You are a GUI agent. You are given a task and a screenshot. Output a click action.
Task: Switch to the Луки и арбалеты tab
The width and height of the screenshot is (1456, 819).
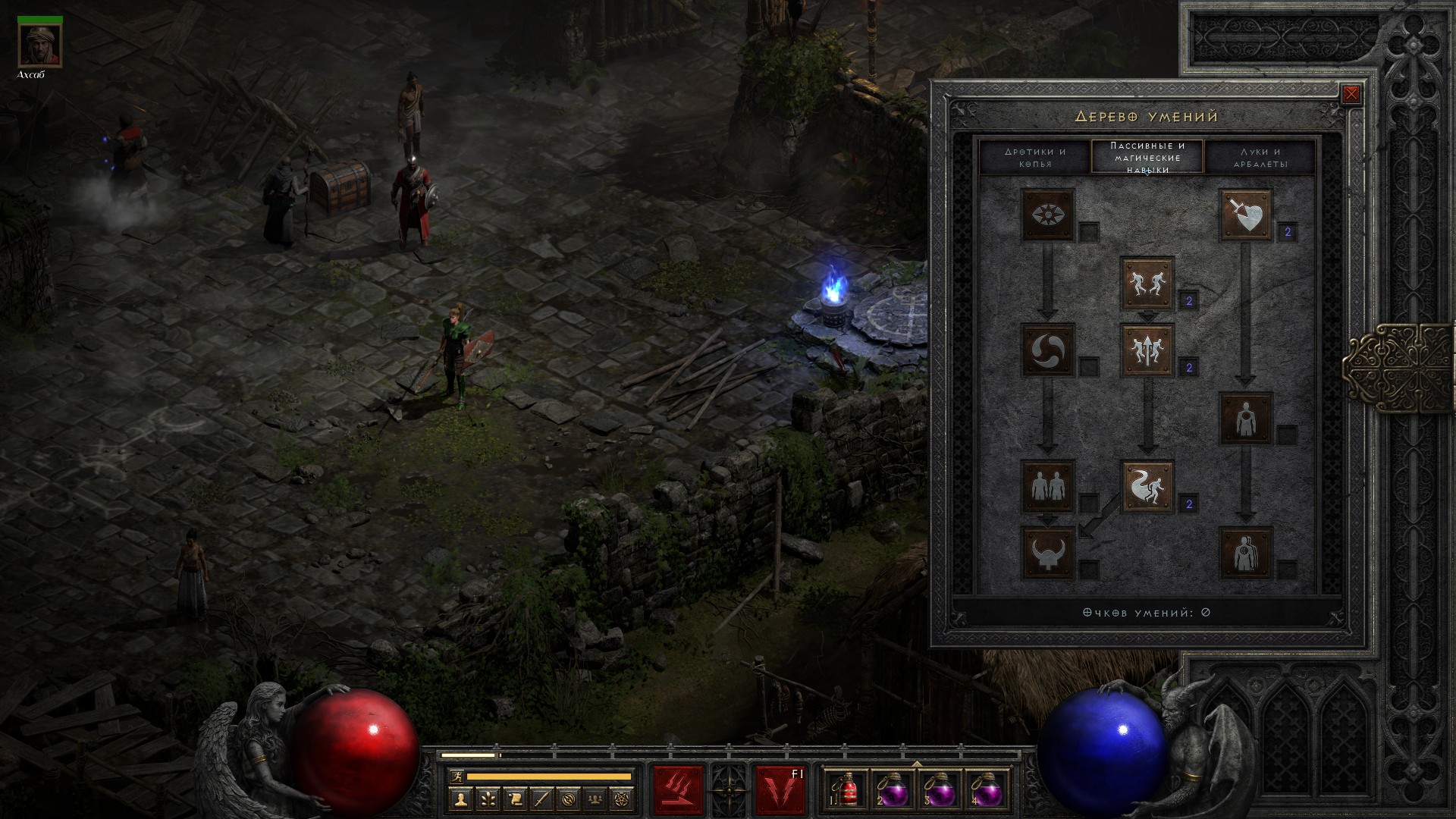pyautogui.click(x=1260, y=157)
